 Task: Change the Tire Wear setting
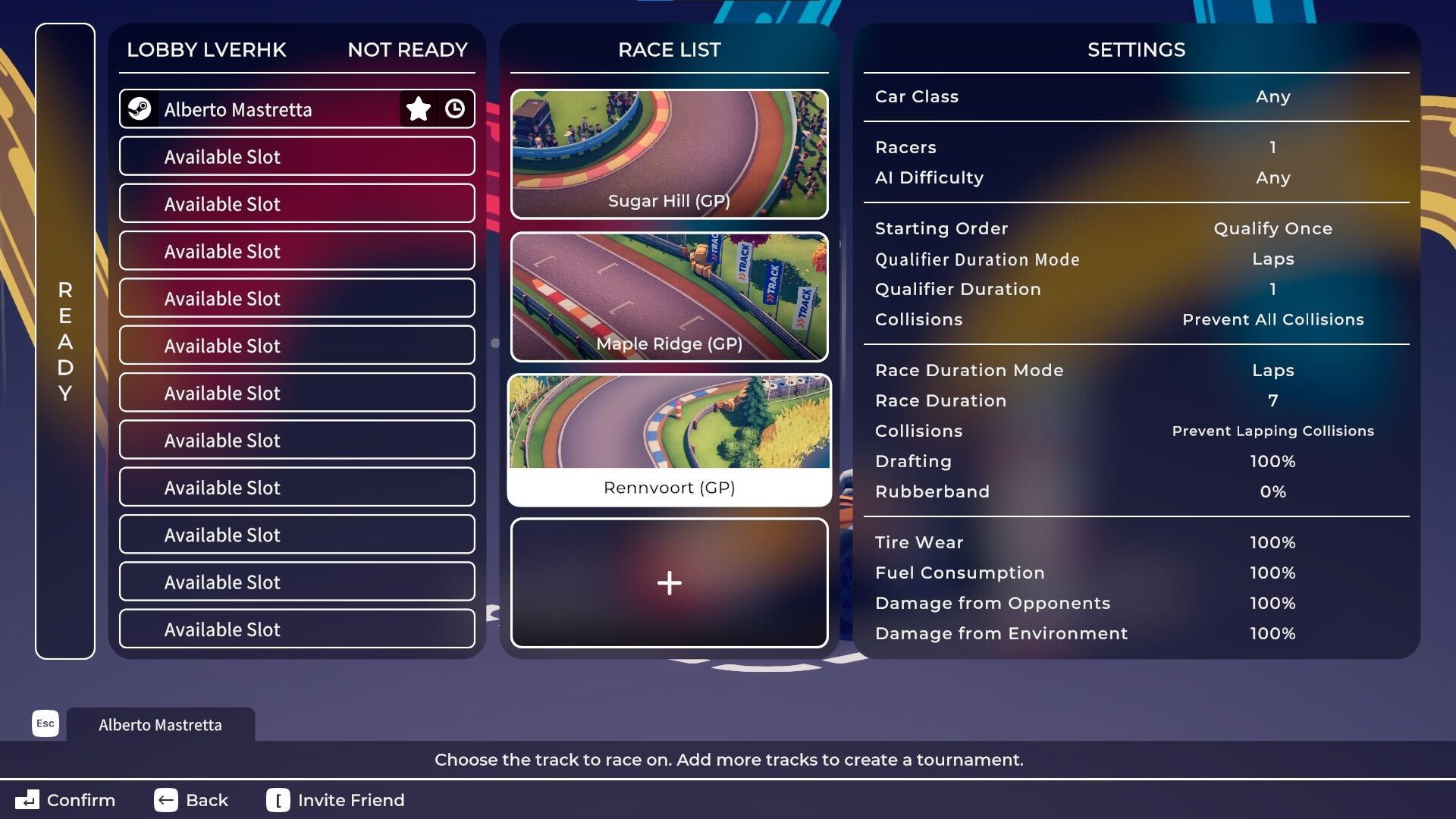[1136, 542]
